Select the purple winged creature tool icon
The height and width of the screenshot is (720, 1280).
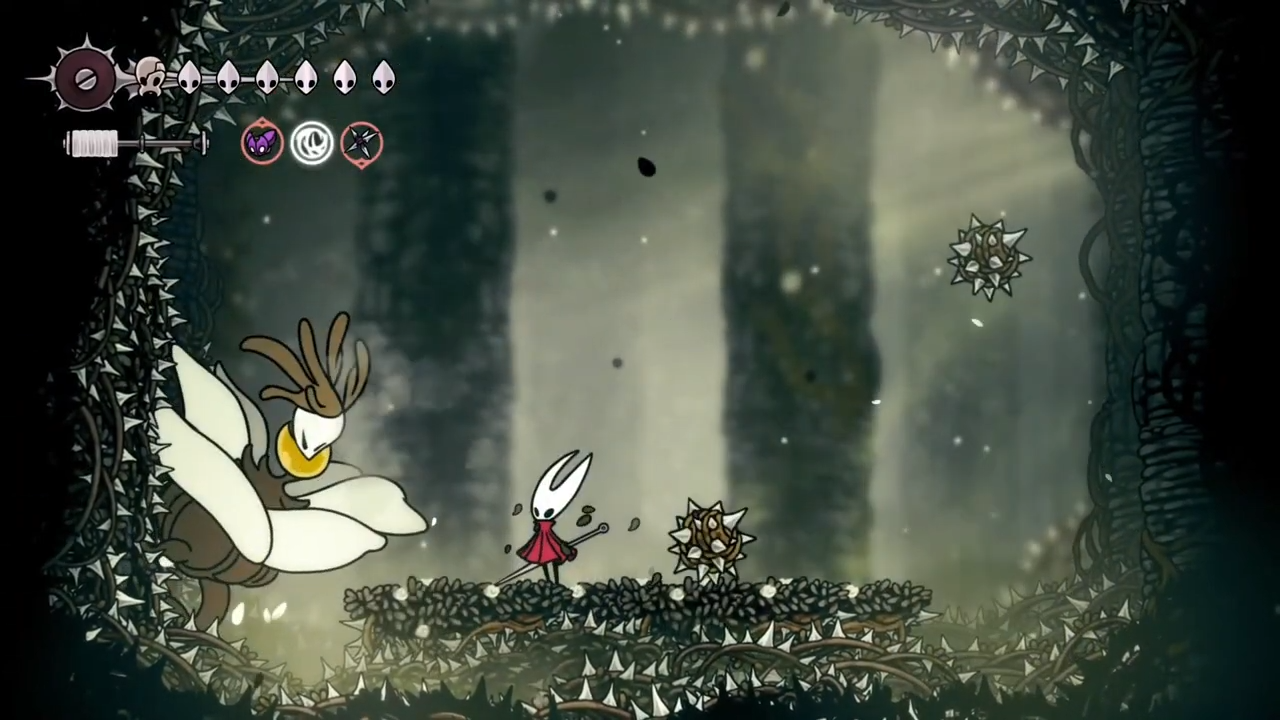261,143
